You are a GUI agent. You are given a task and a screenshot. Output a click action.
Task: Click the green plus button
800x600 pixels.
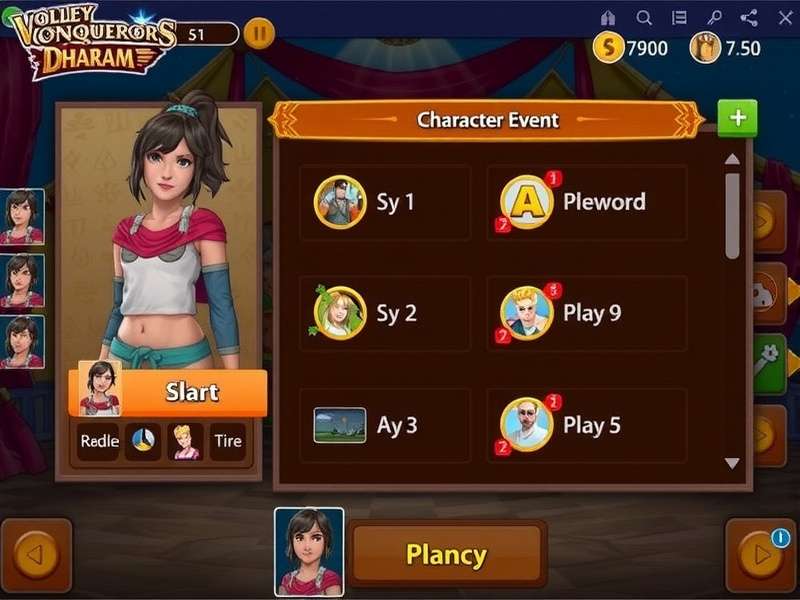click(x=738, y=118)
